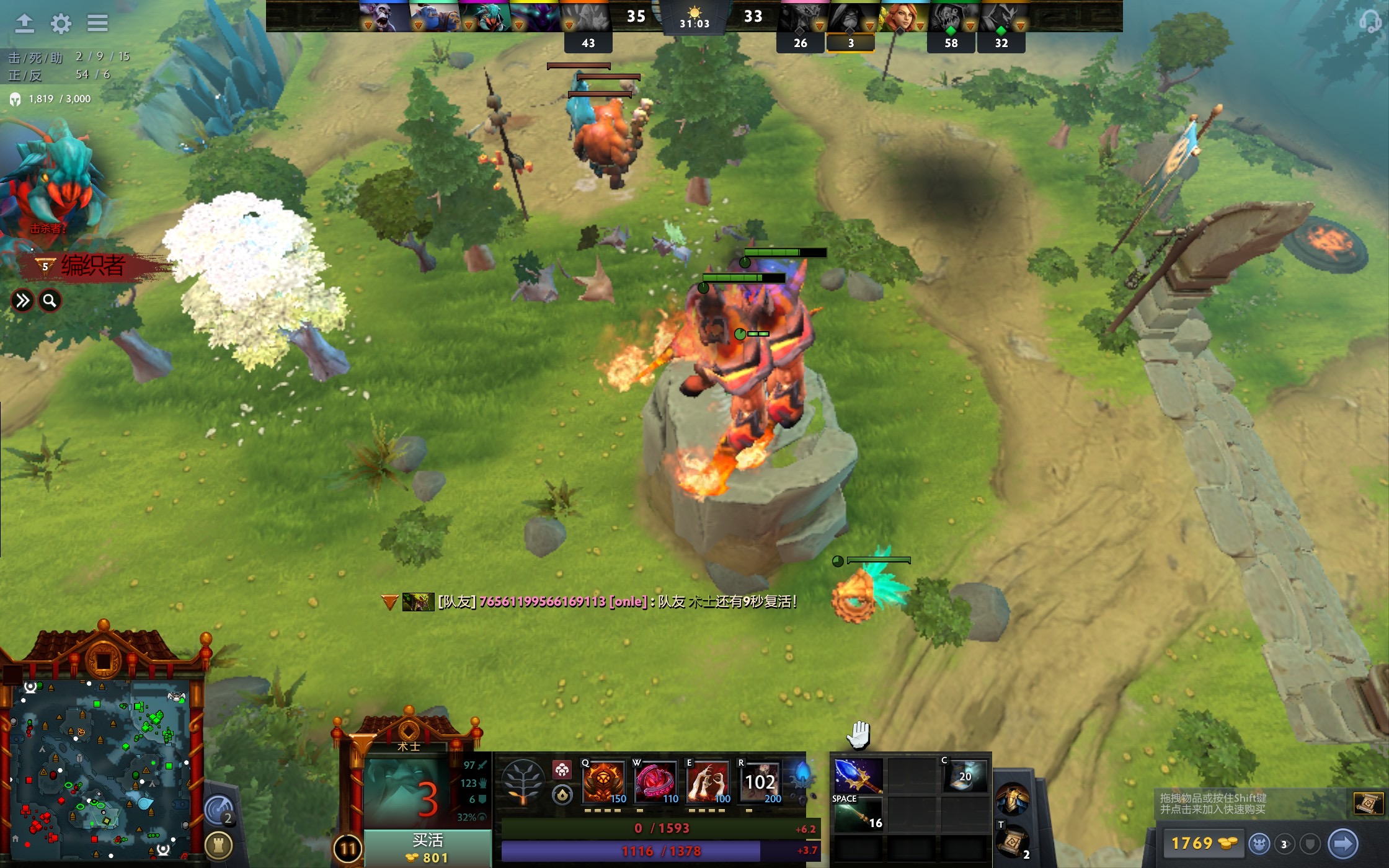Select the courier face icon
Image resolution: width=1389 pixels, height=868 pixels.
pyautogui.click(x=1259, y=844)
